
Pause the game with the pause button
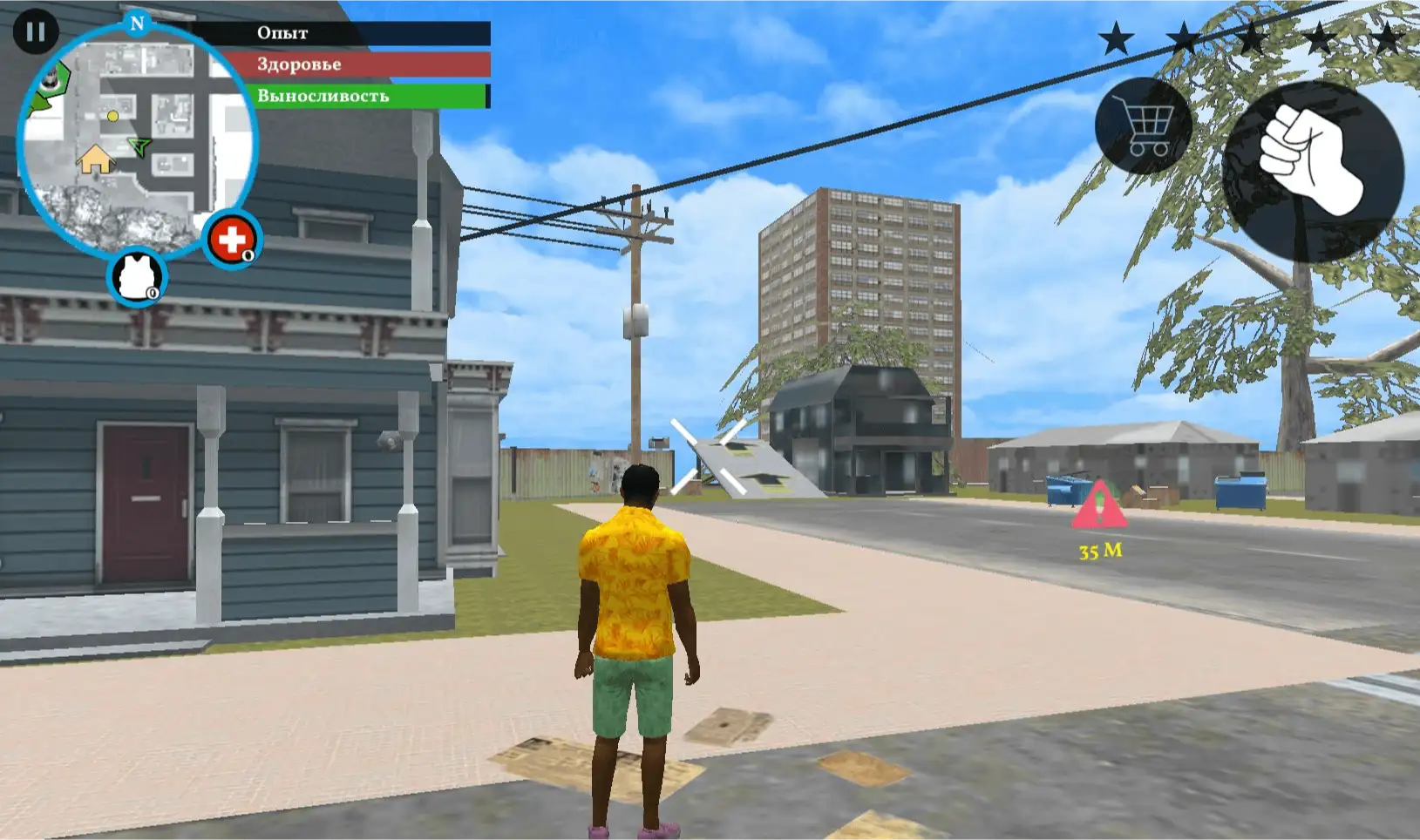click(36, 32)
